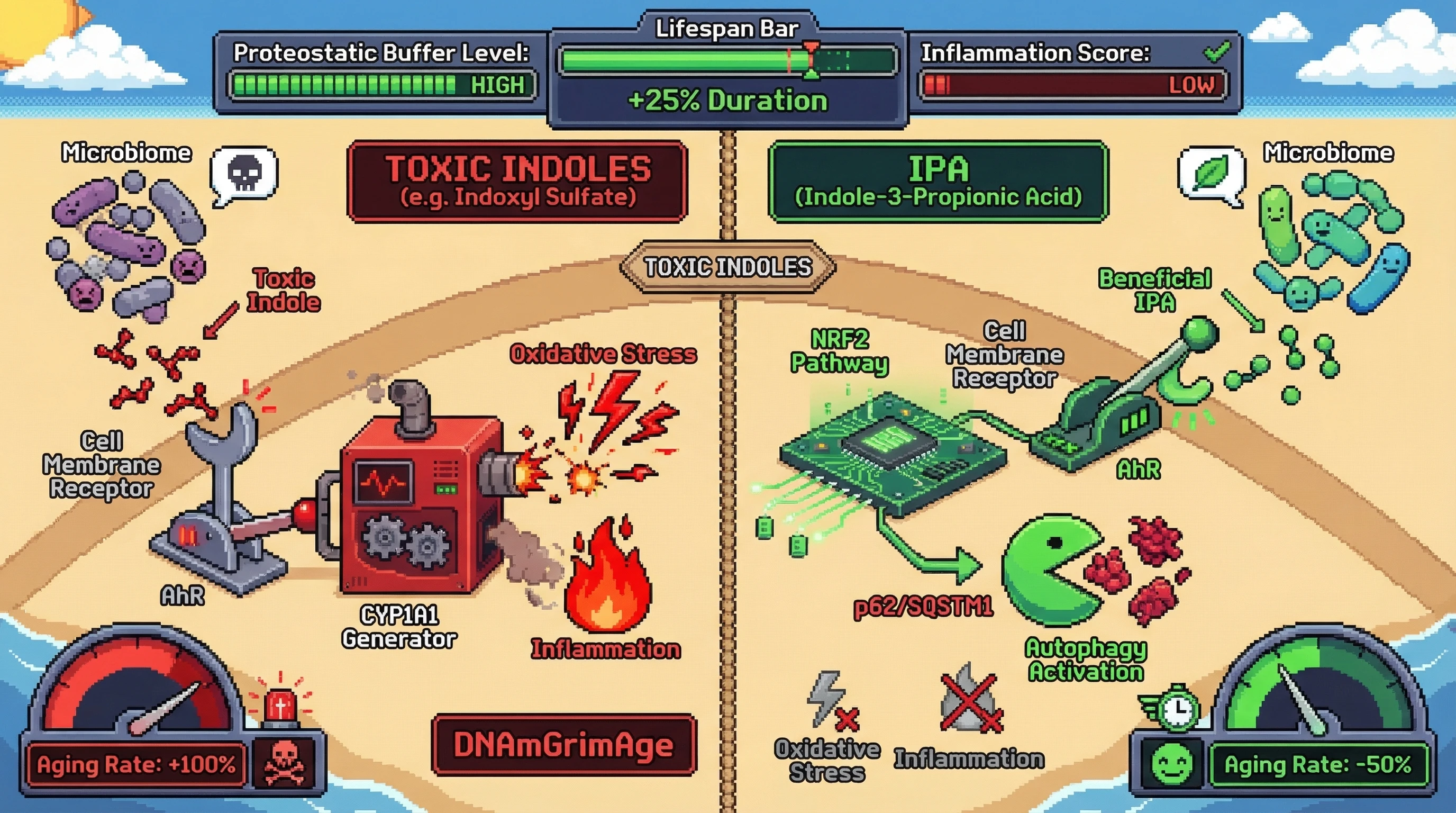Select the red TOXIC INDOLES header button
This screenshot has width=1456, height=813.
point(517,182)
